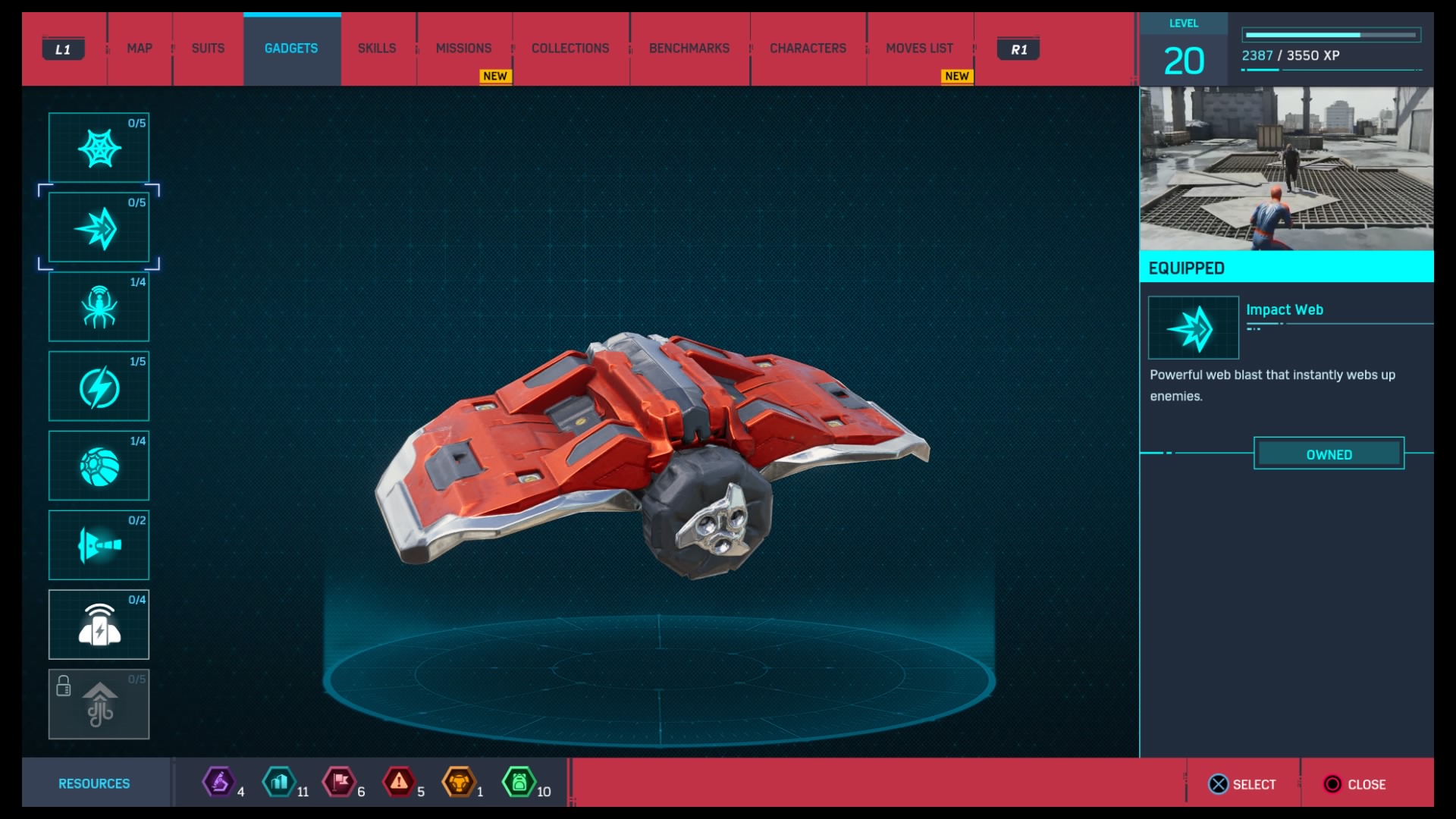
Task: Click the locked Suspension Matrix gadget slot
Action: [x=99, y=704]
